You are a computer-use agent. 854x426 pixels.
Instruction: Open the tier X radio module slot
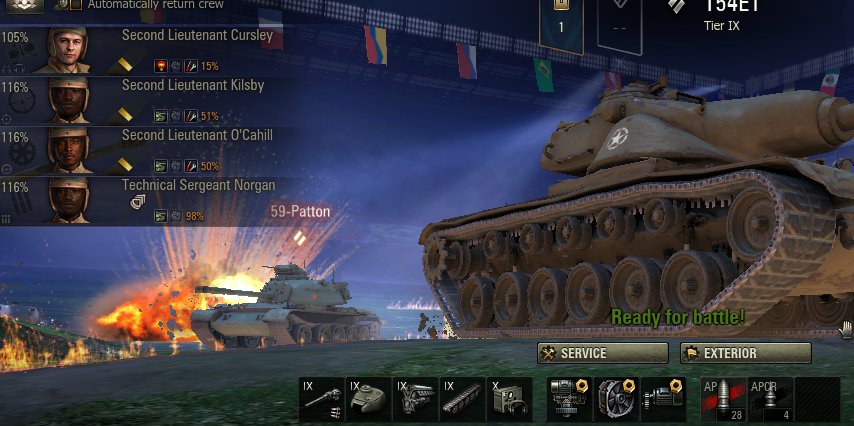[509, 398]
